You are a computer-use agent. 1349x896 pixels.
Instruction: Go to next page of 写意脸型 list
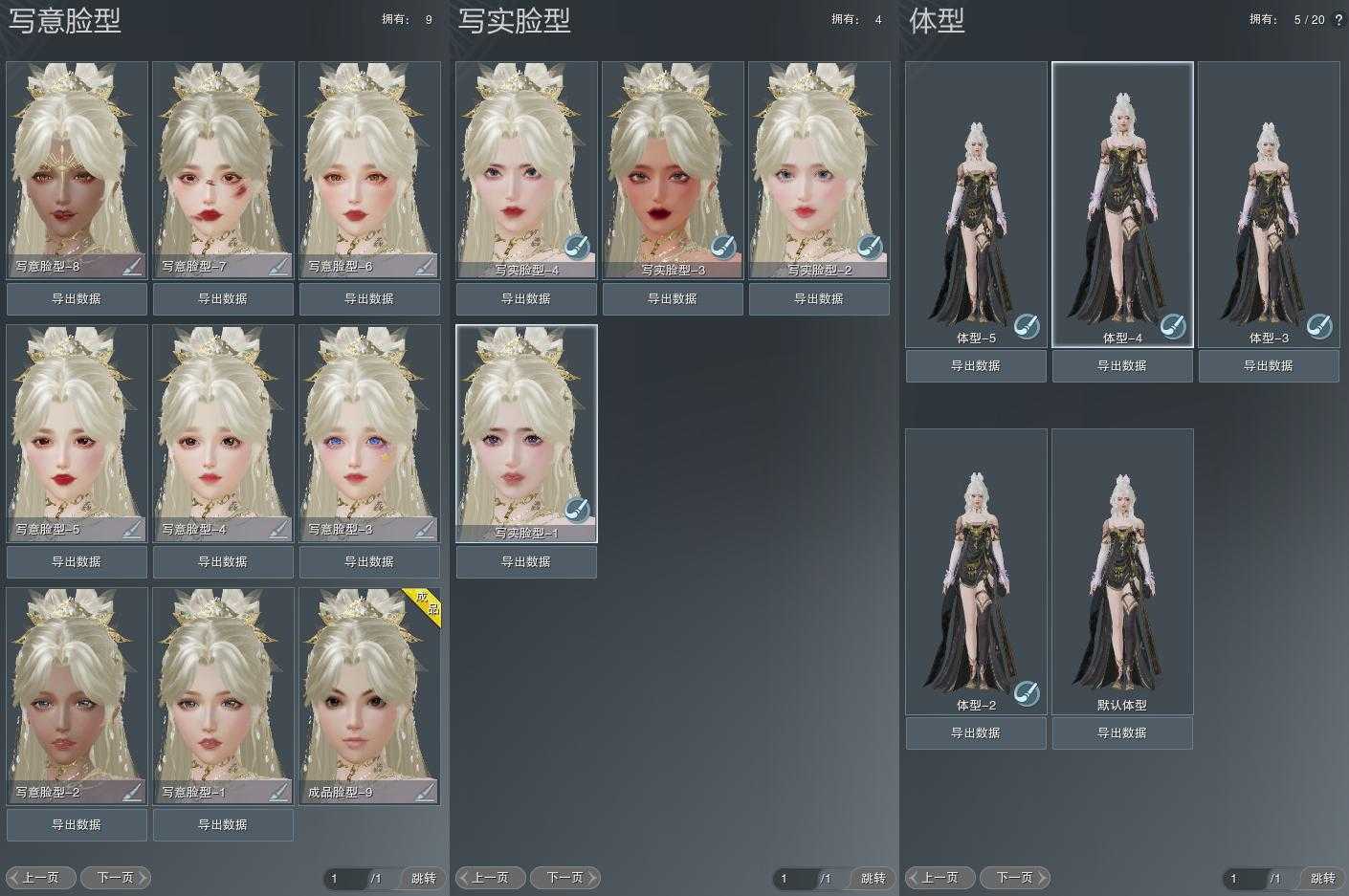[x=116, y=877]
